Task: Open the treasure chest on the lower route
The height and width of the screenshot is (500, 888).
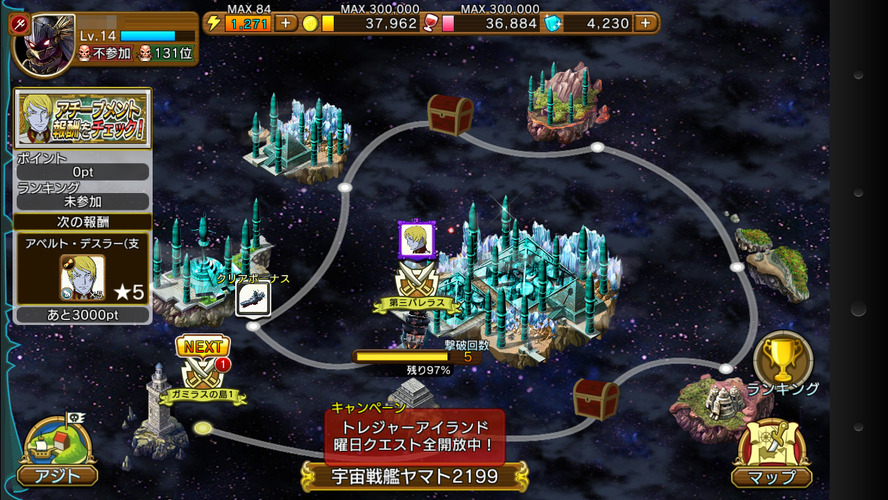Action: 595,398
